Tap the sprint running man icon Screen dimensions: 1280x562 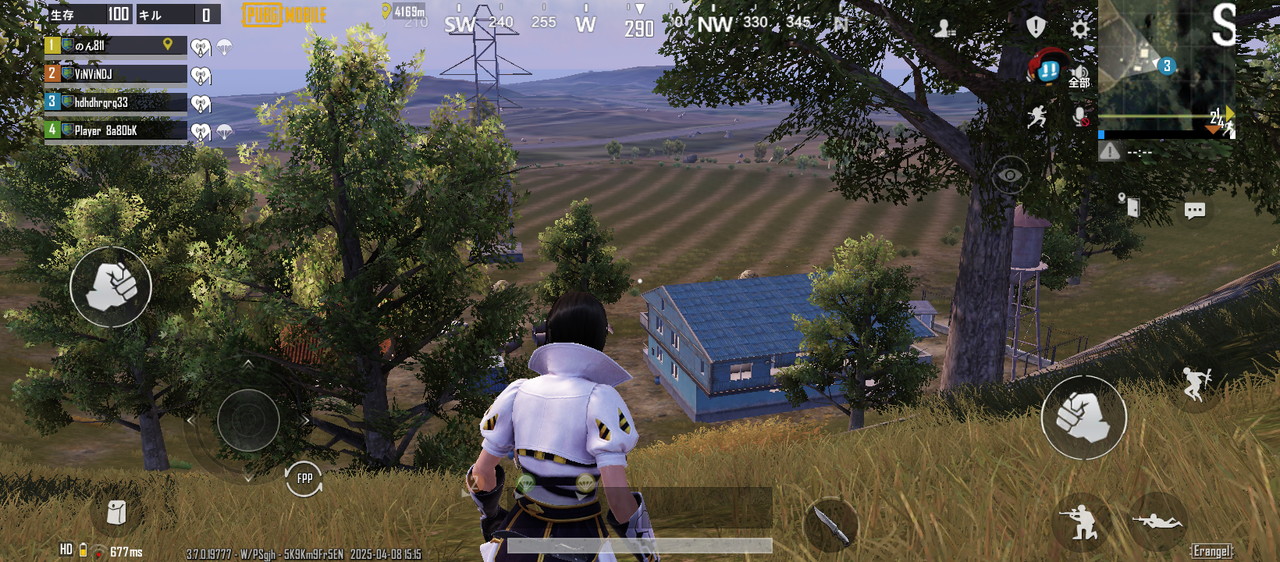click(1036, 117)
